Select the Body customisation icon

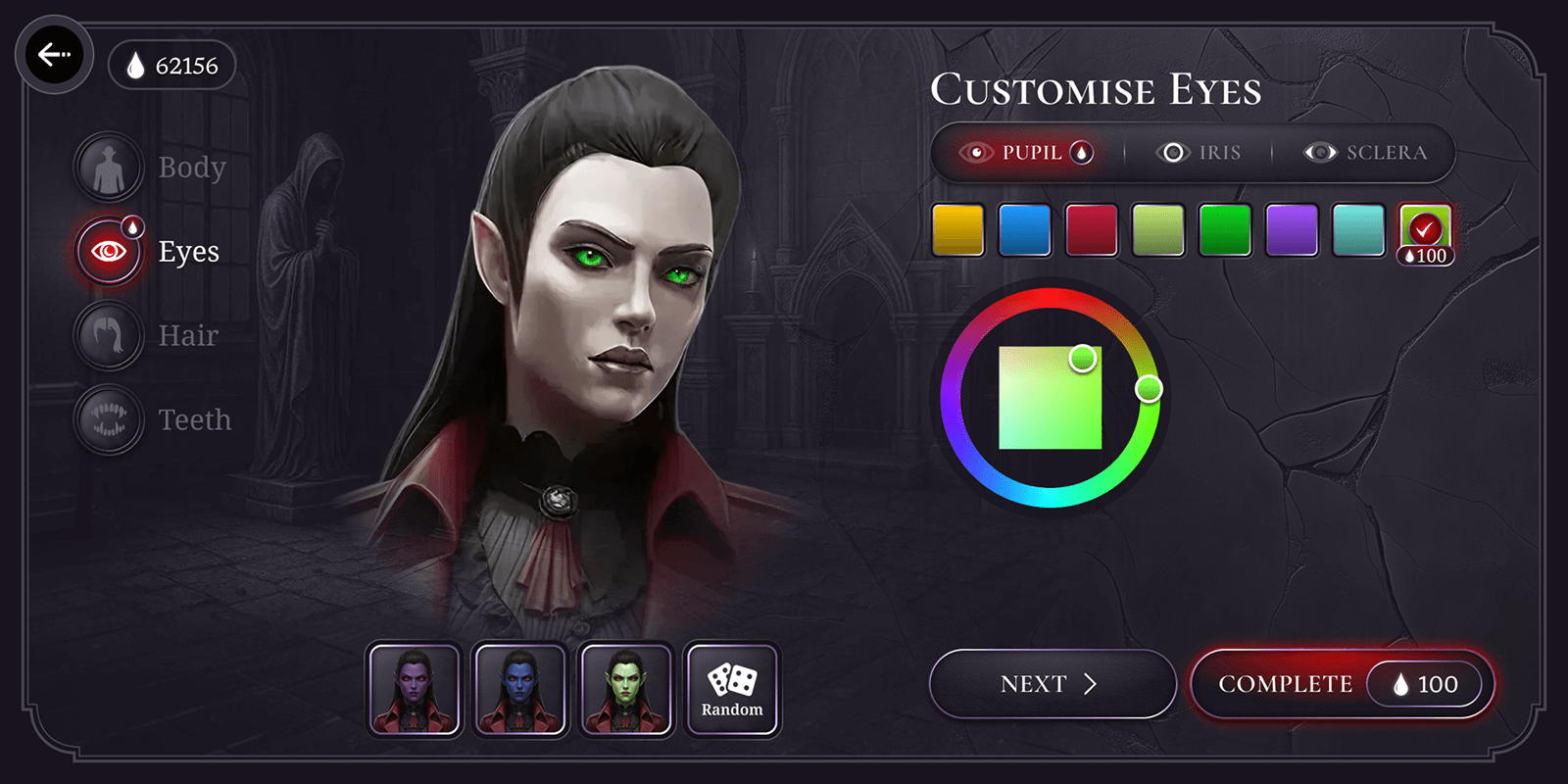[108, 166]
